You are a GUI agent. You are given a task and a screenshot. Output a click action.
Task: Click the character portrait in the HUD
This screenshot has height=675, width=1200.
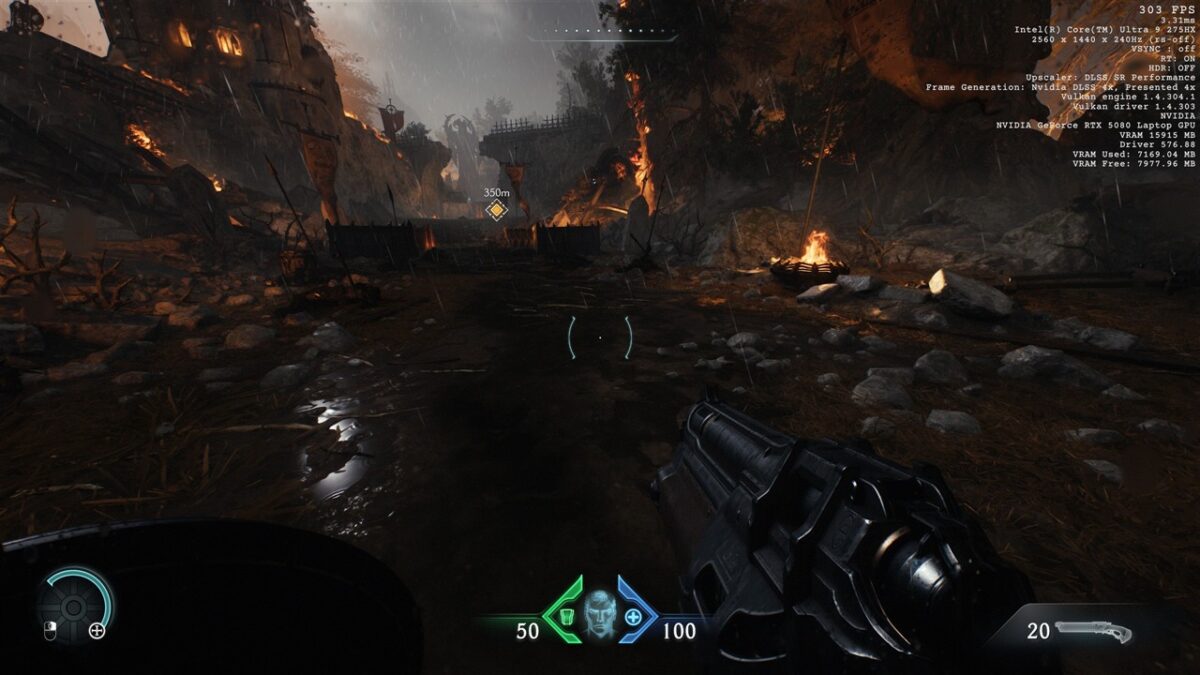599,613
